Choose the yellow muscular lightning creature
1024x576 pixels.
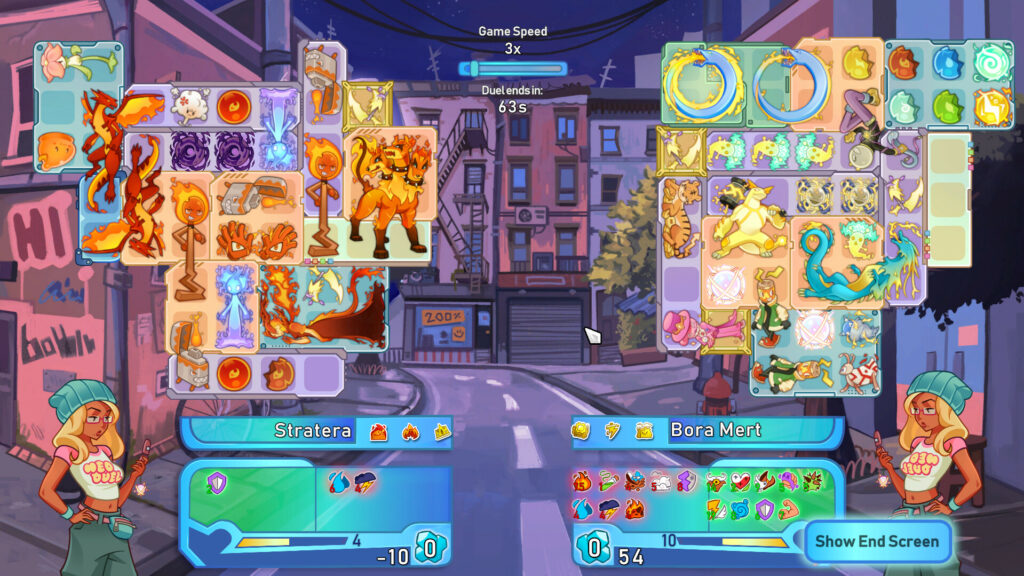pos(748,222)
